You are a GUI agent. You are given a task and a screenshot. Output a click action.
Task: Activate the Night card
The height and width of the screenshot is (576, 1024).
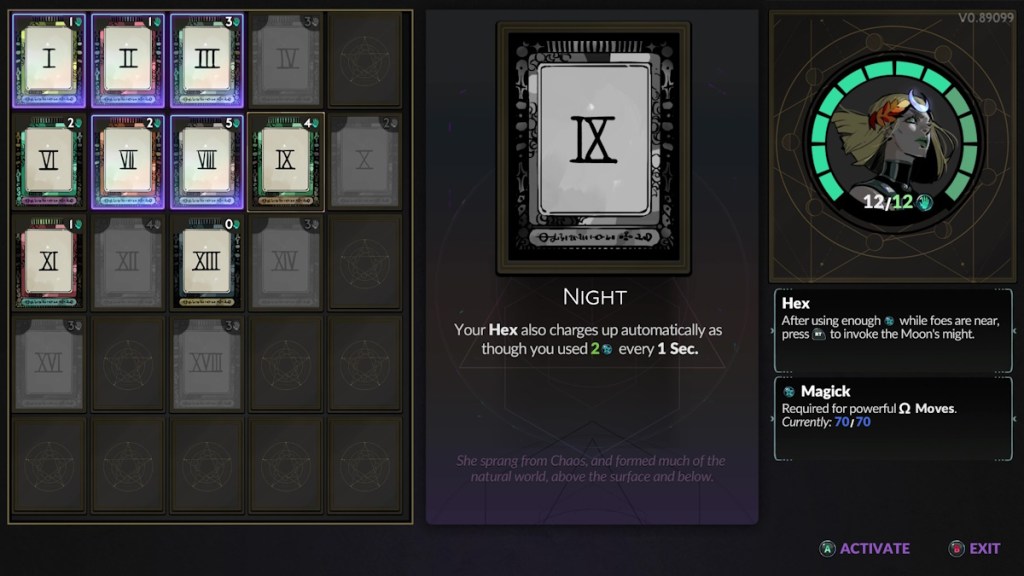tap(865, 548)
